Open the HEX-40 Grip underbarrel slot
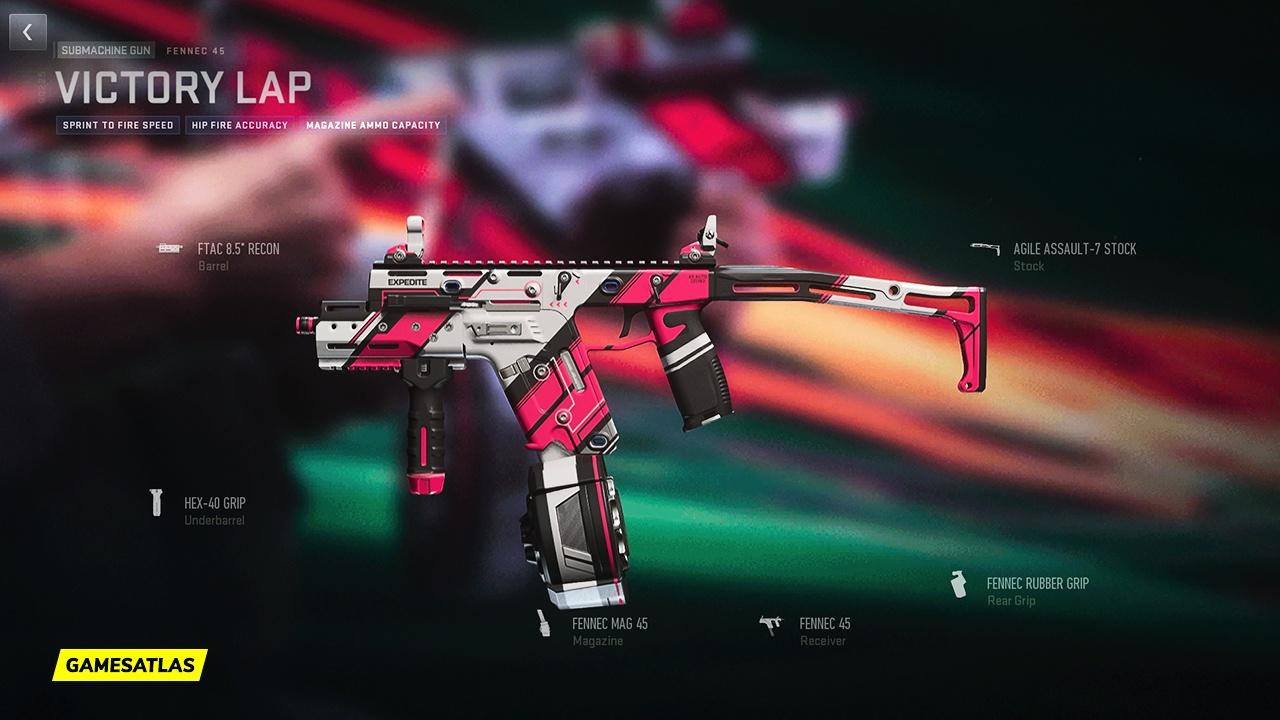The width and height of the screenshot is (1280, 720). coord(214,503)
